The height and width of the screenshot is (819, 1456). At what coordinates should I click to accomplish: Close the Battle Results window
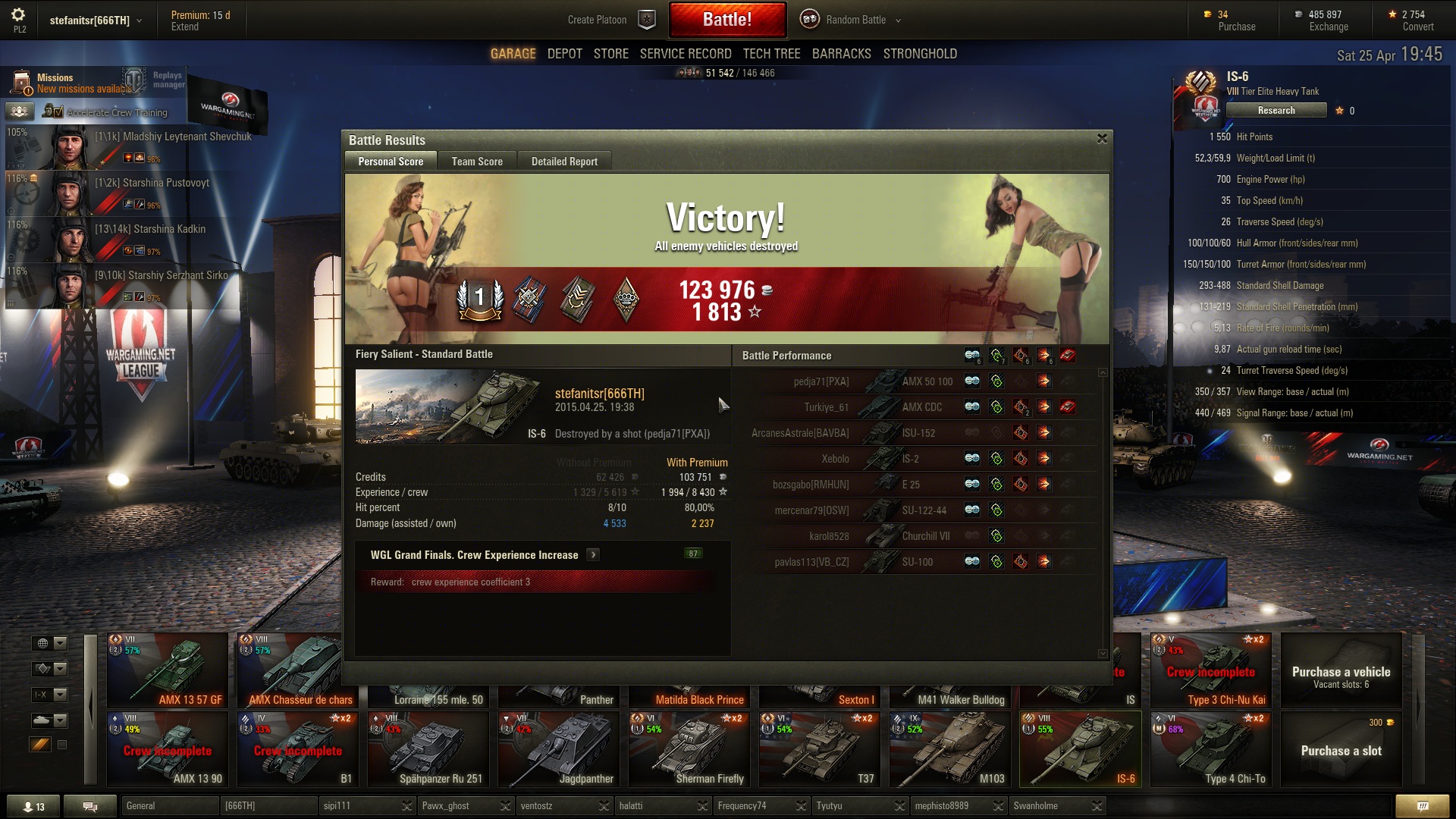click(1102, 139)
